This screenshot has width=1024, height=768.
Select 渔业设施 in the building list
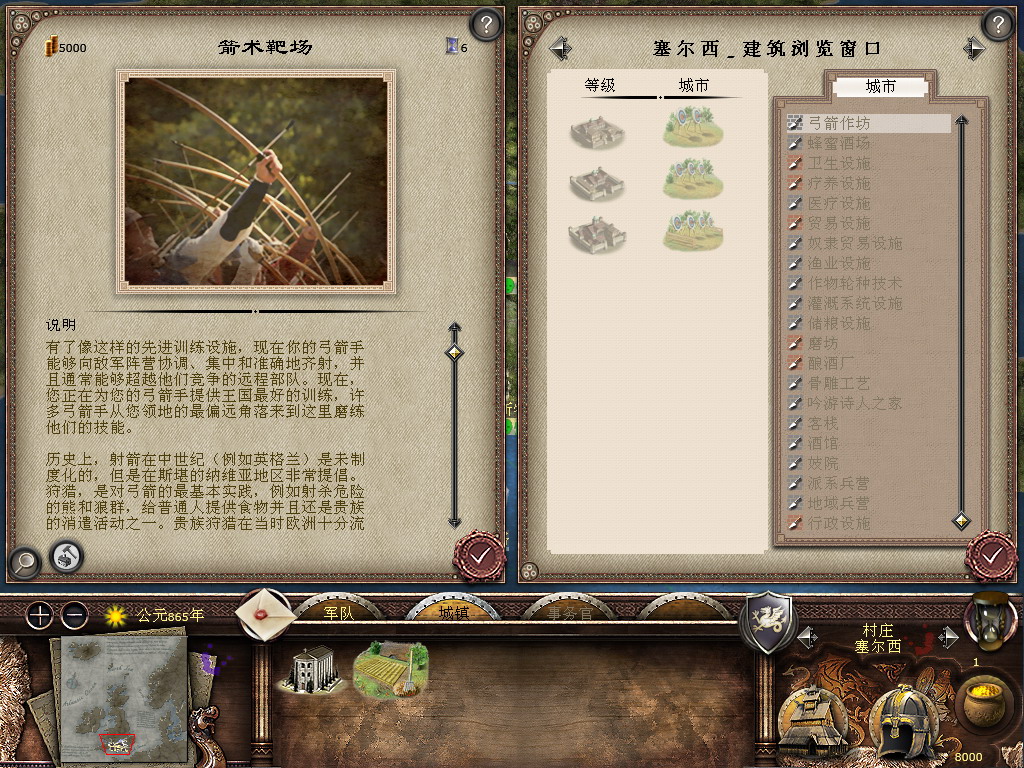pos(838,263)
